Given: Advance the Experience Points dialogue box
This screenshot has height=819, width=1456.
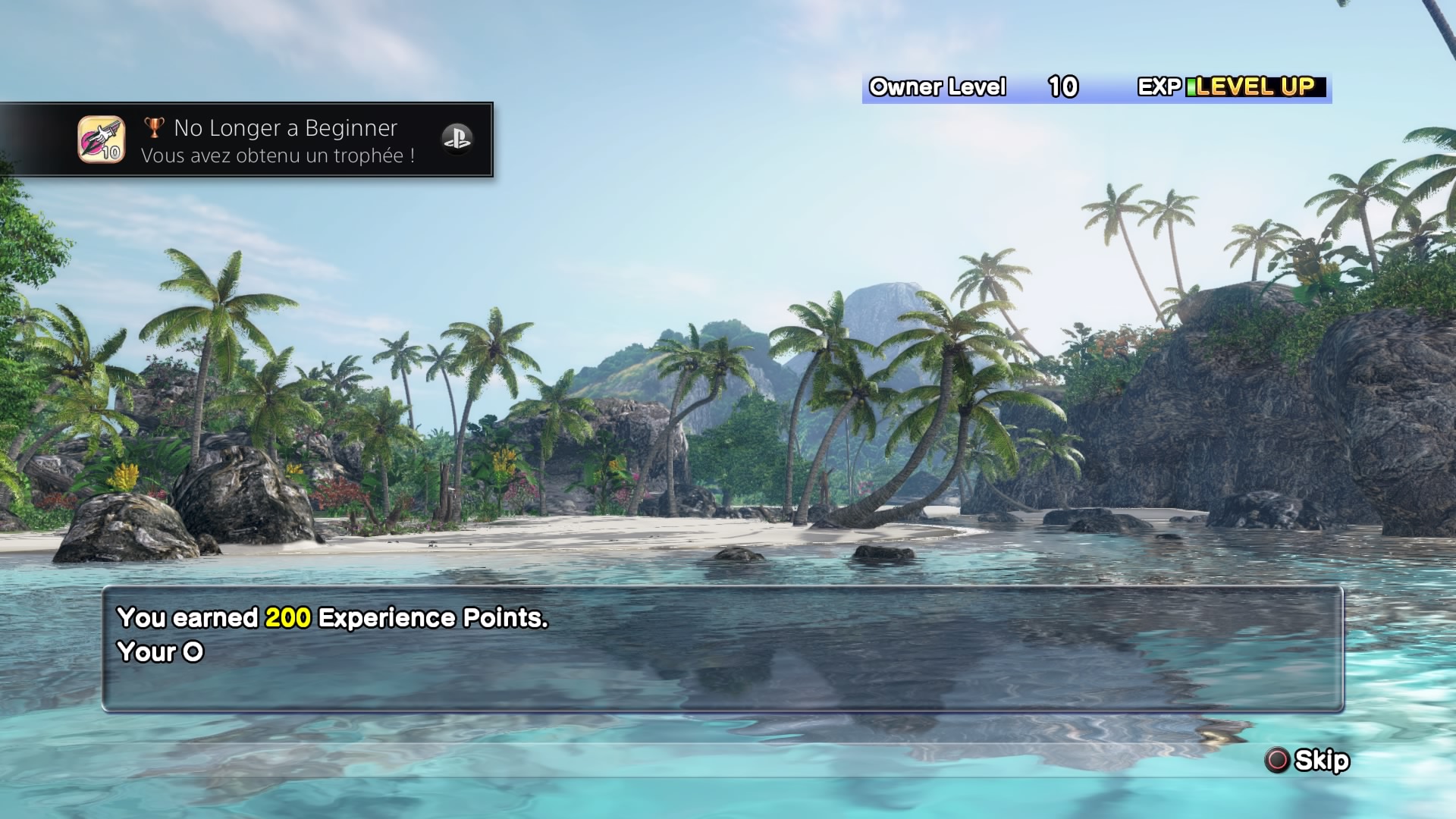Looking at the screenshot, I should pyautogui.click(x=722, y=648).
